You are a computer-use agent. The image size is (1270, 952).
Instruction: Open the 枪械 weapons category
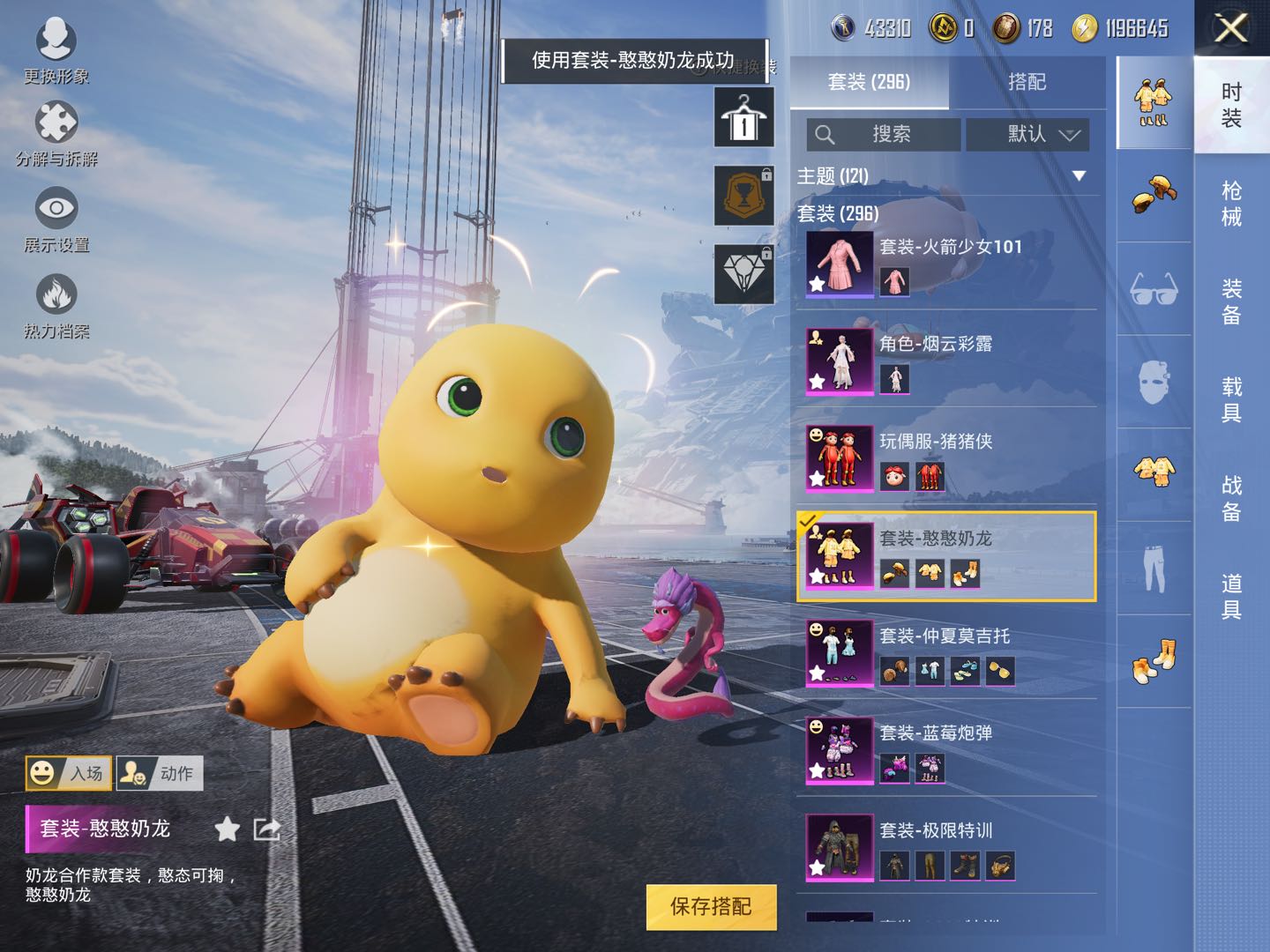1231,204
